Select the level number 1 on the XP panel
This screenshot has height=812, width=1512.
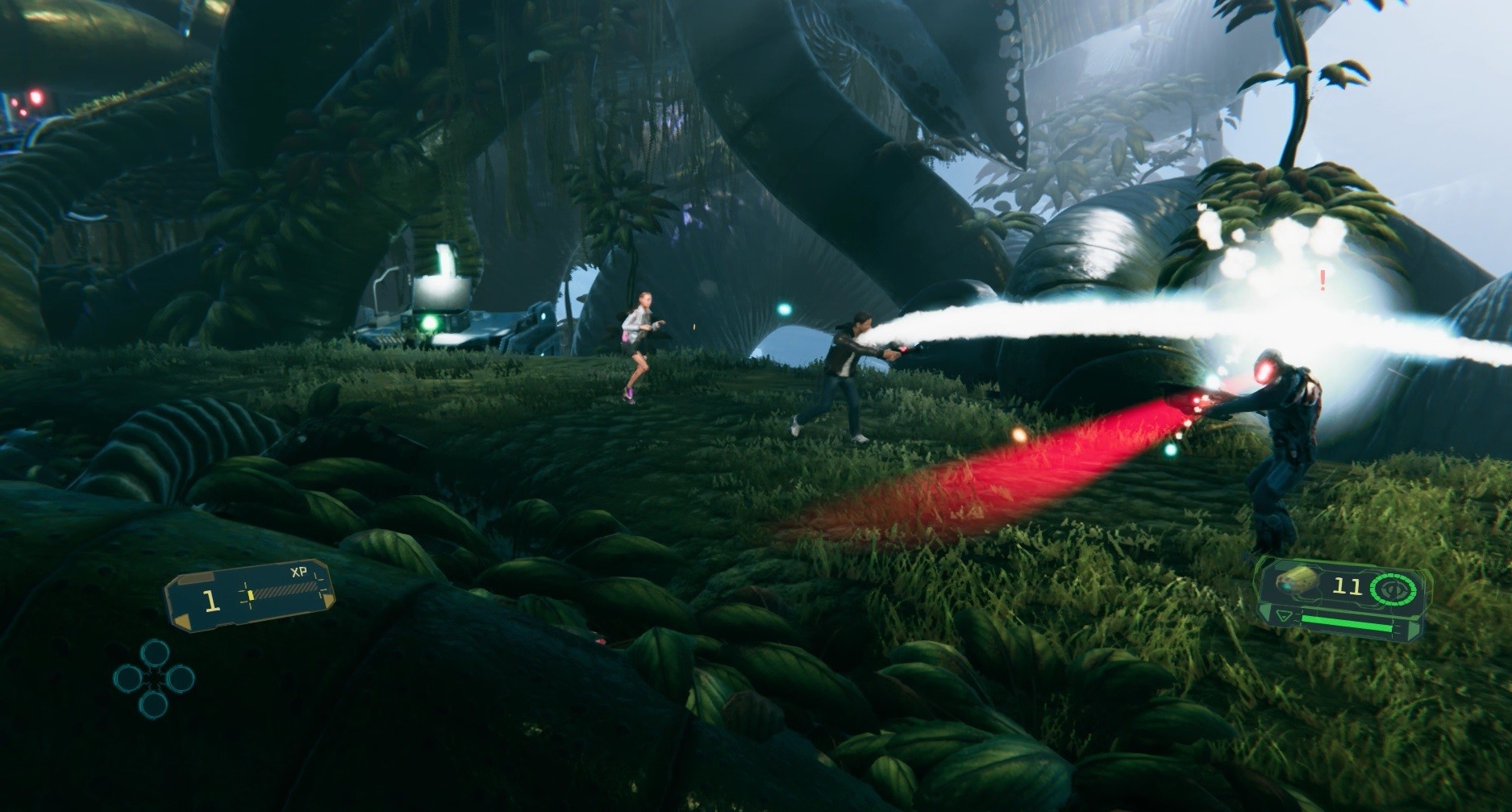pos(211,602)
